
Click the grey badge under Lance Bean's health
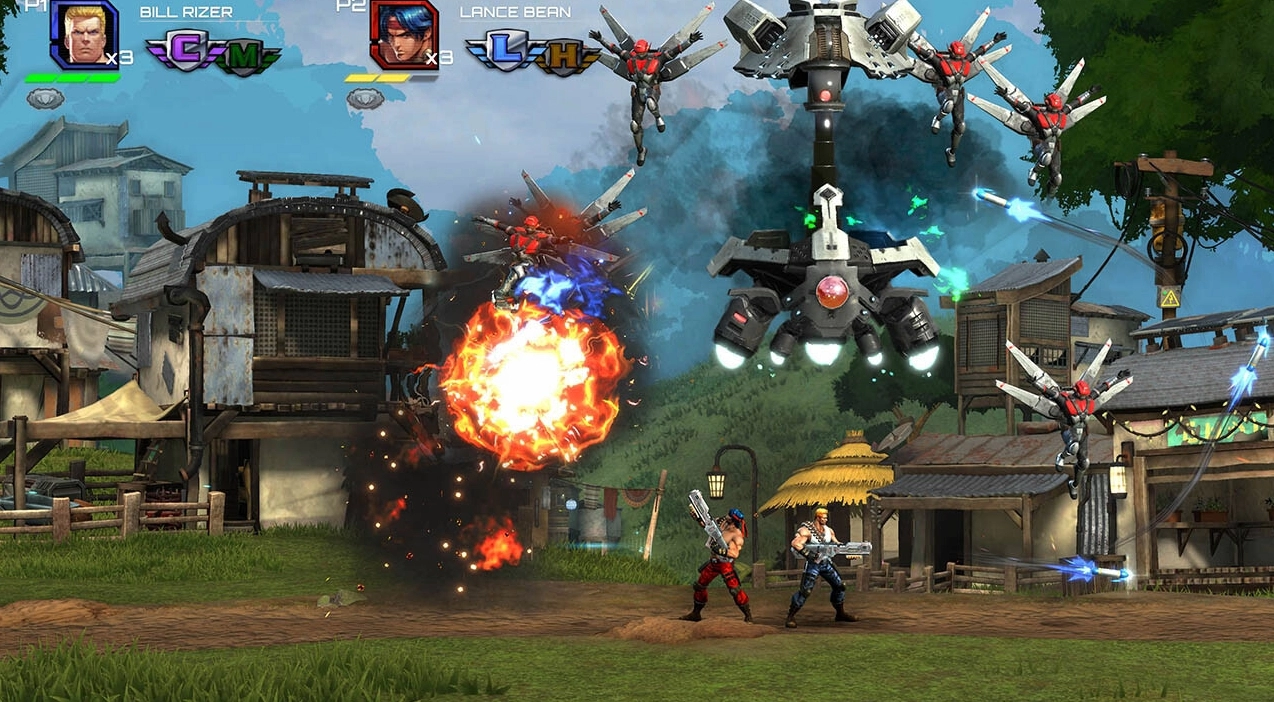point(365,98)
